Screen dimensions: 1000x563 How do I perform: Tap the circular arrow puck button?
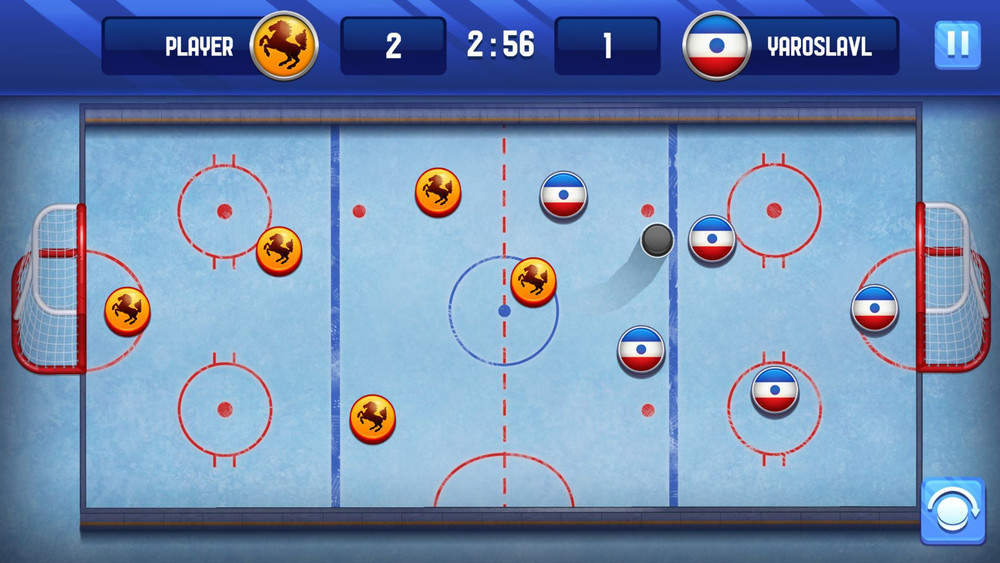(x=951, y=511)
